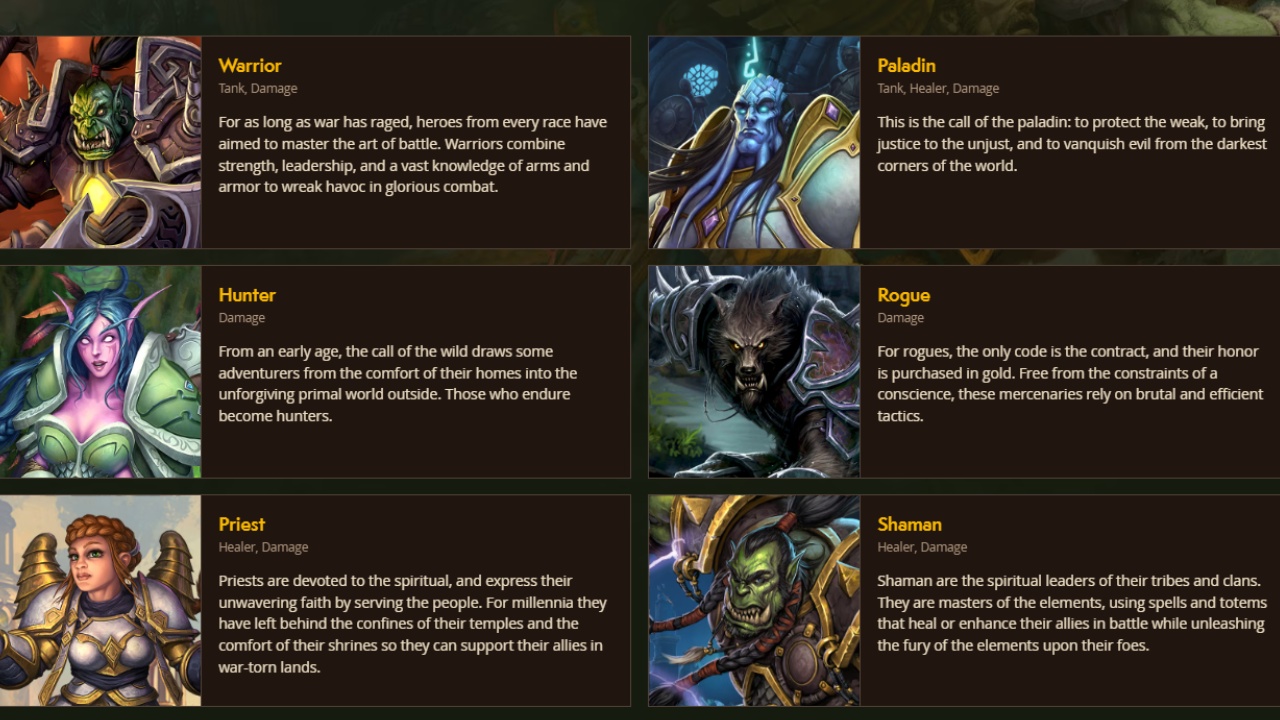Viewport: 1280px width, 720px height.
Task: Open the Paladin class portrait
Action: pos(753,142)
